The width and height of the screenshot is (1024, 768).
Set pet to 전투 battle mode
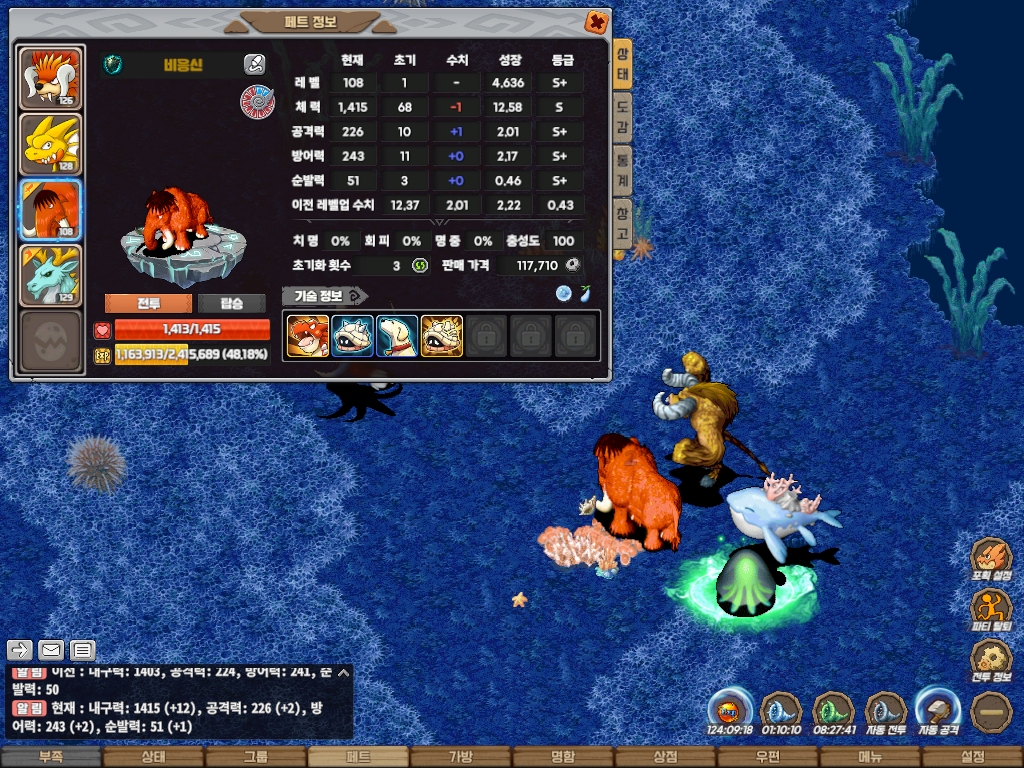[x=149, y=303]
